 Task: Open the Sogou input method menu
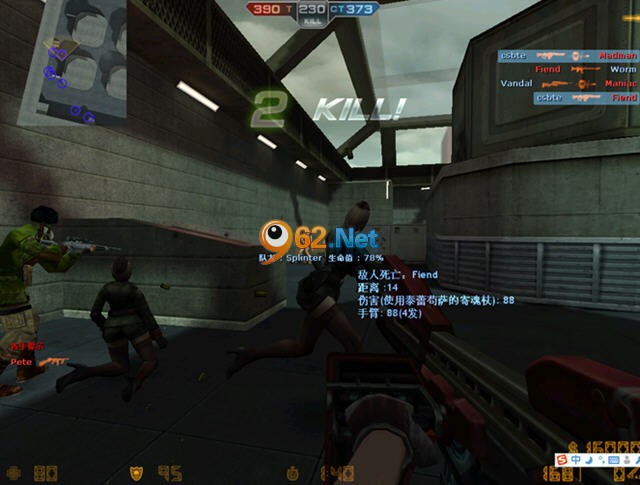click(x=562, y=459)
